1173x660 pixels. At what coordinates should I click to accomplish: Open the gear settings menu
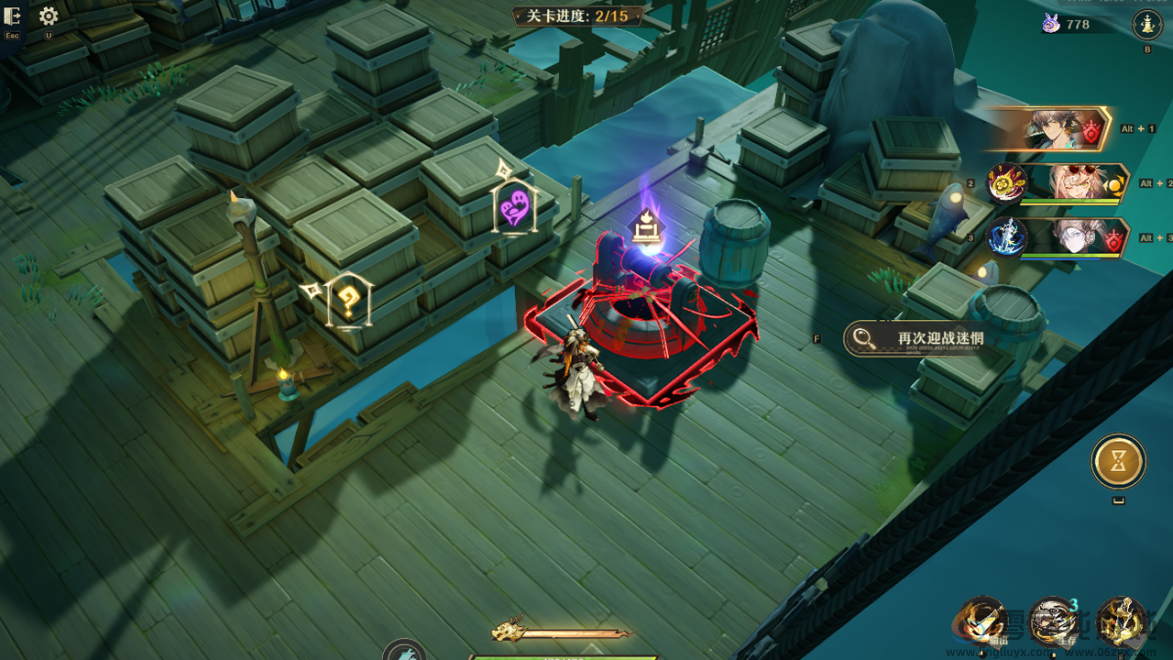[48, 17]
